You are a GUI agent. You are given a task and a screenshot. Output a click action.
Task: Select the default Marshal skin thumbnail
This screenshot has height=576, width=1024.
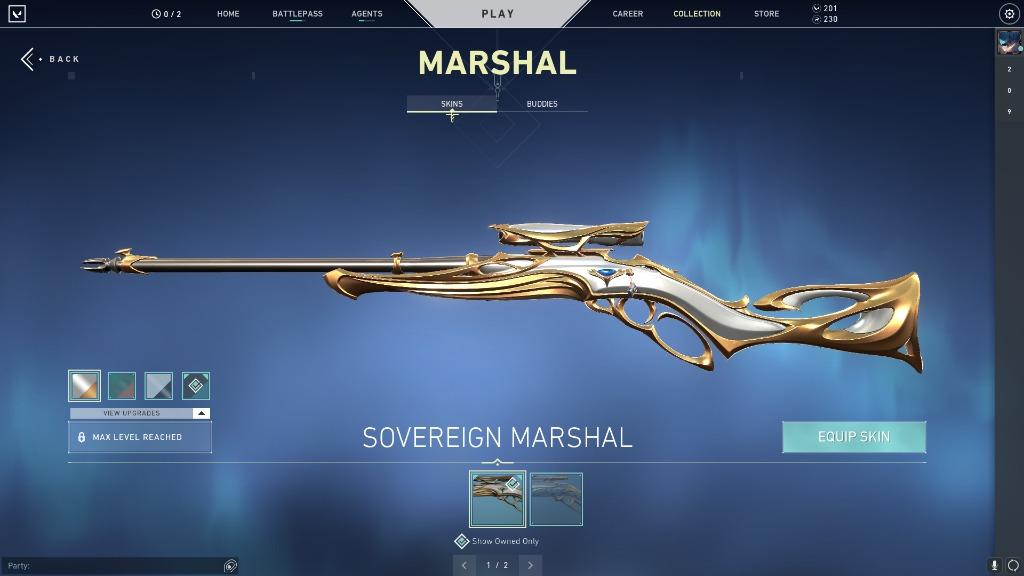coord(556,499)
